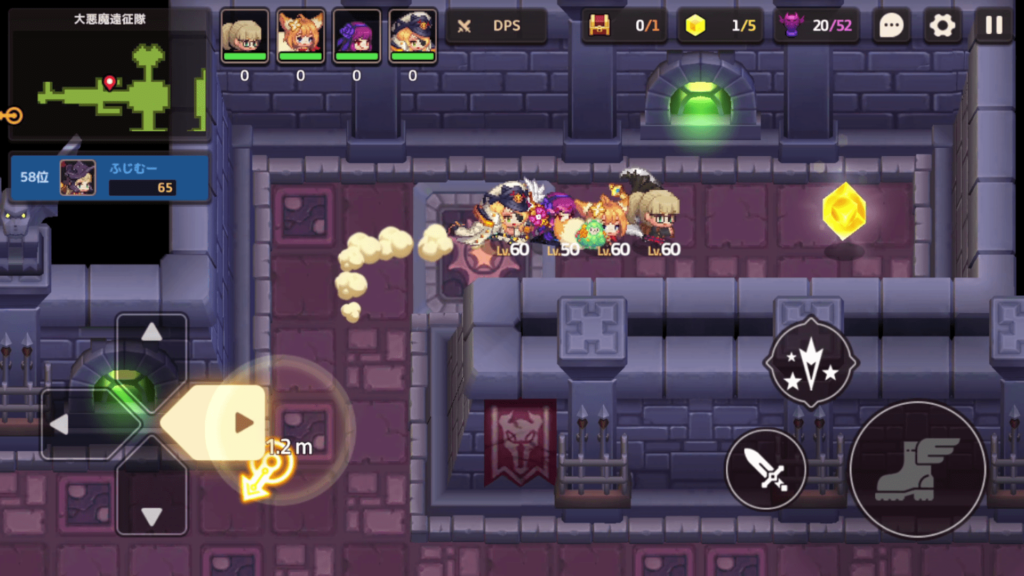Tap the d-pad up arrow
The width and height of the screenshot is (1024, 576).
coord(151,333)
